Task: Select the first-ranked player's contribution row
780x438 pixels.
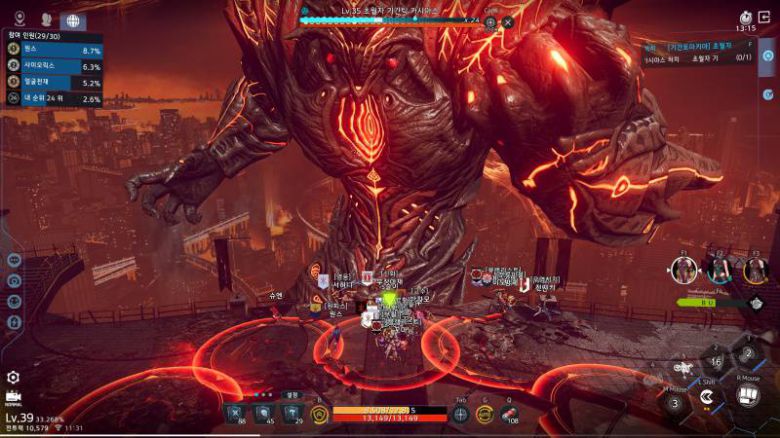Action: coord(55,50)
